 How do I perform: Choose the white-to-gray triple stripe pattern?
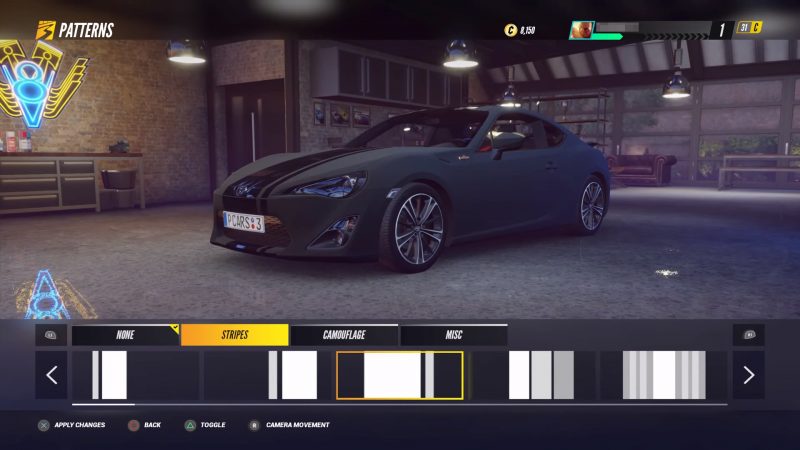(x=533, y=375)
